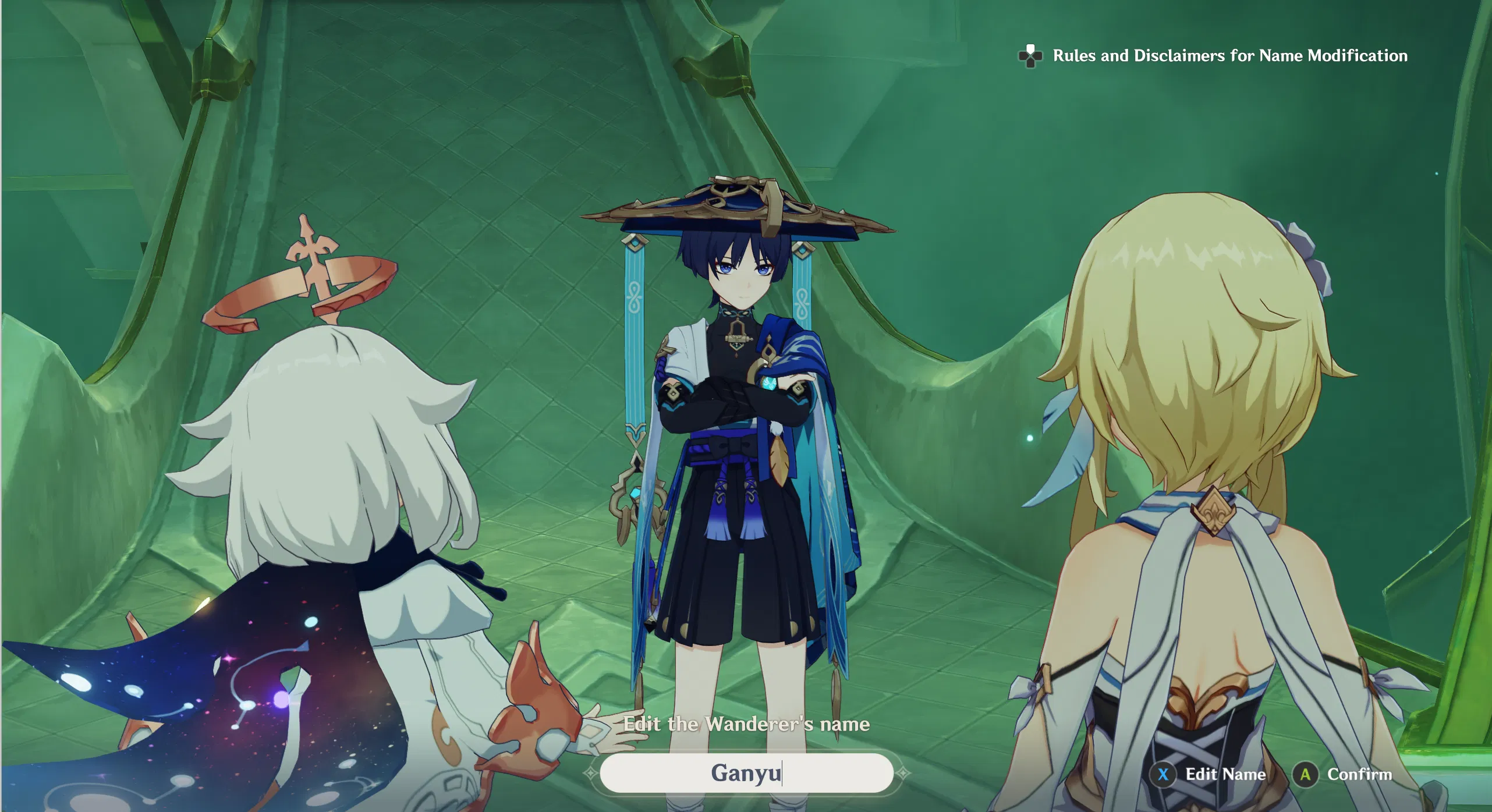Click the D-pad icon near Rules and Disclaimers
1492x812 pixels.
coord(1030,56)
